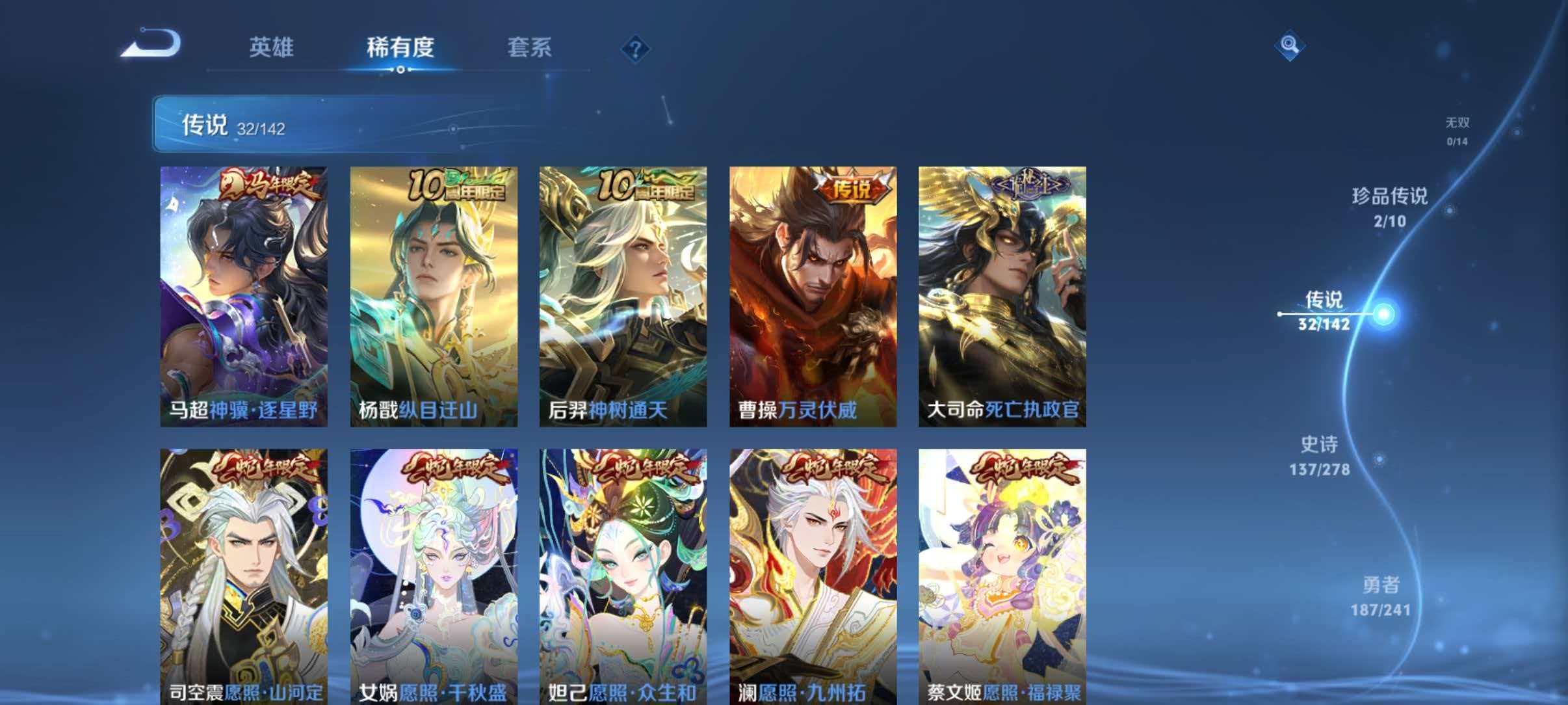Switch to the 套系 tab
Screen dimensions: 1568x705
click(x=530, y=46)
